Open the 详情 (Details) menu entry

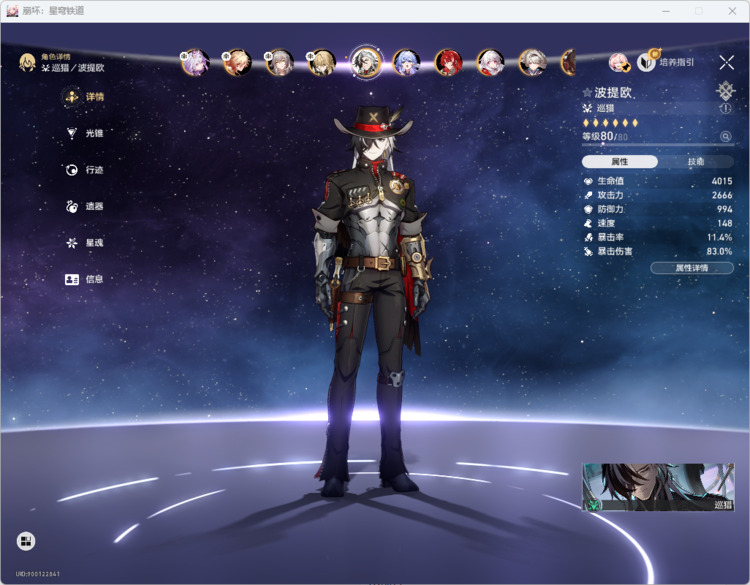pos(85,97)
